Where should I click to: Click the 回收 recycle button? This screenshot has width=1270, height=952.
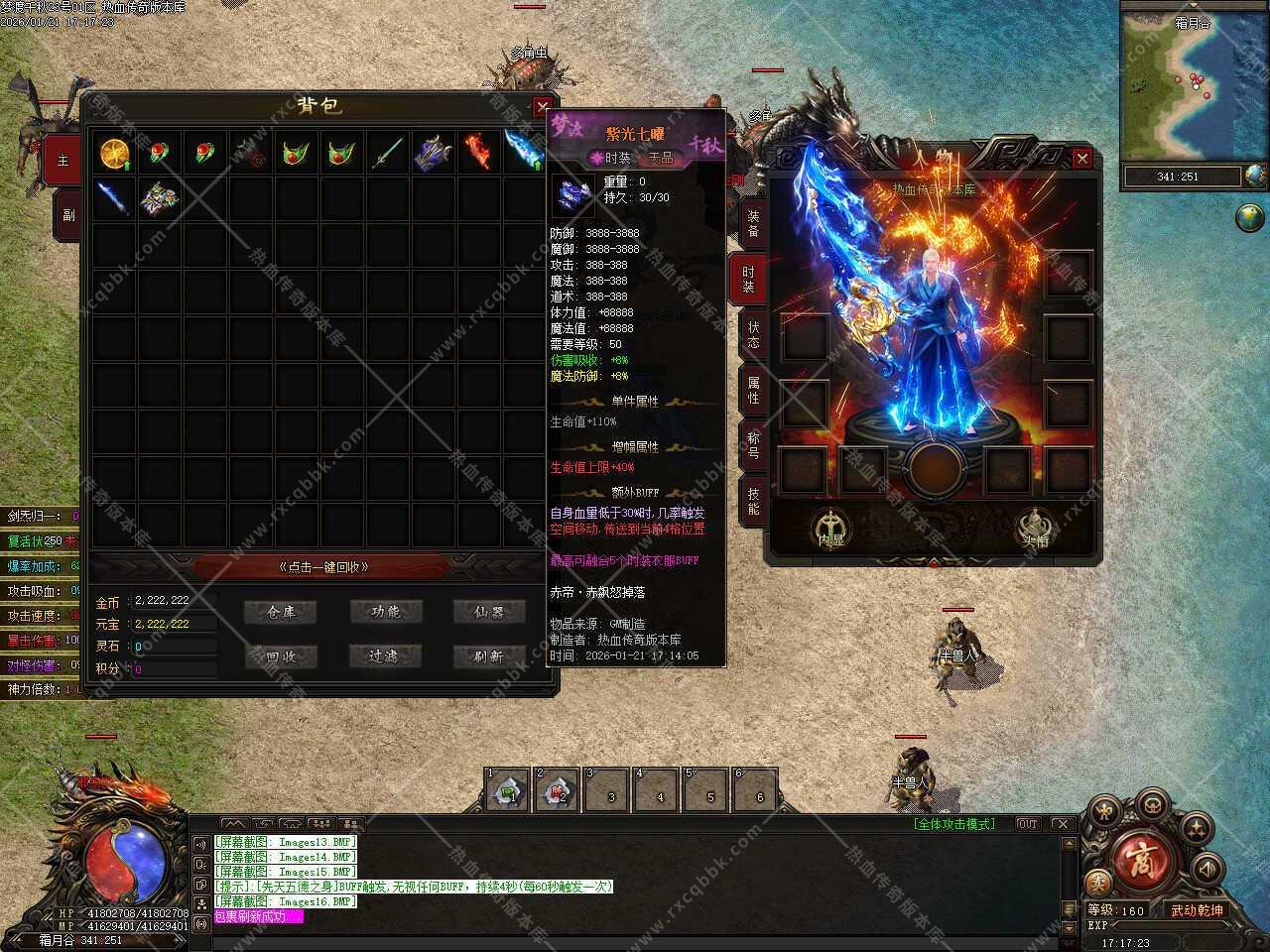(283, 656)
